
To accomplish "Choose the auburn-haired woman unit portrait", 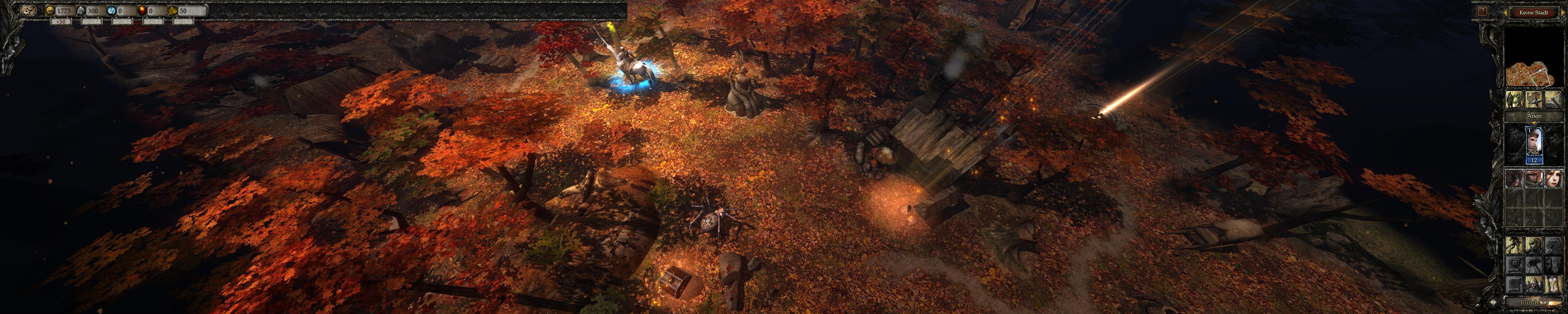I will (x=1553, y=179).
